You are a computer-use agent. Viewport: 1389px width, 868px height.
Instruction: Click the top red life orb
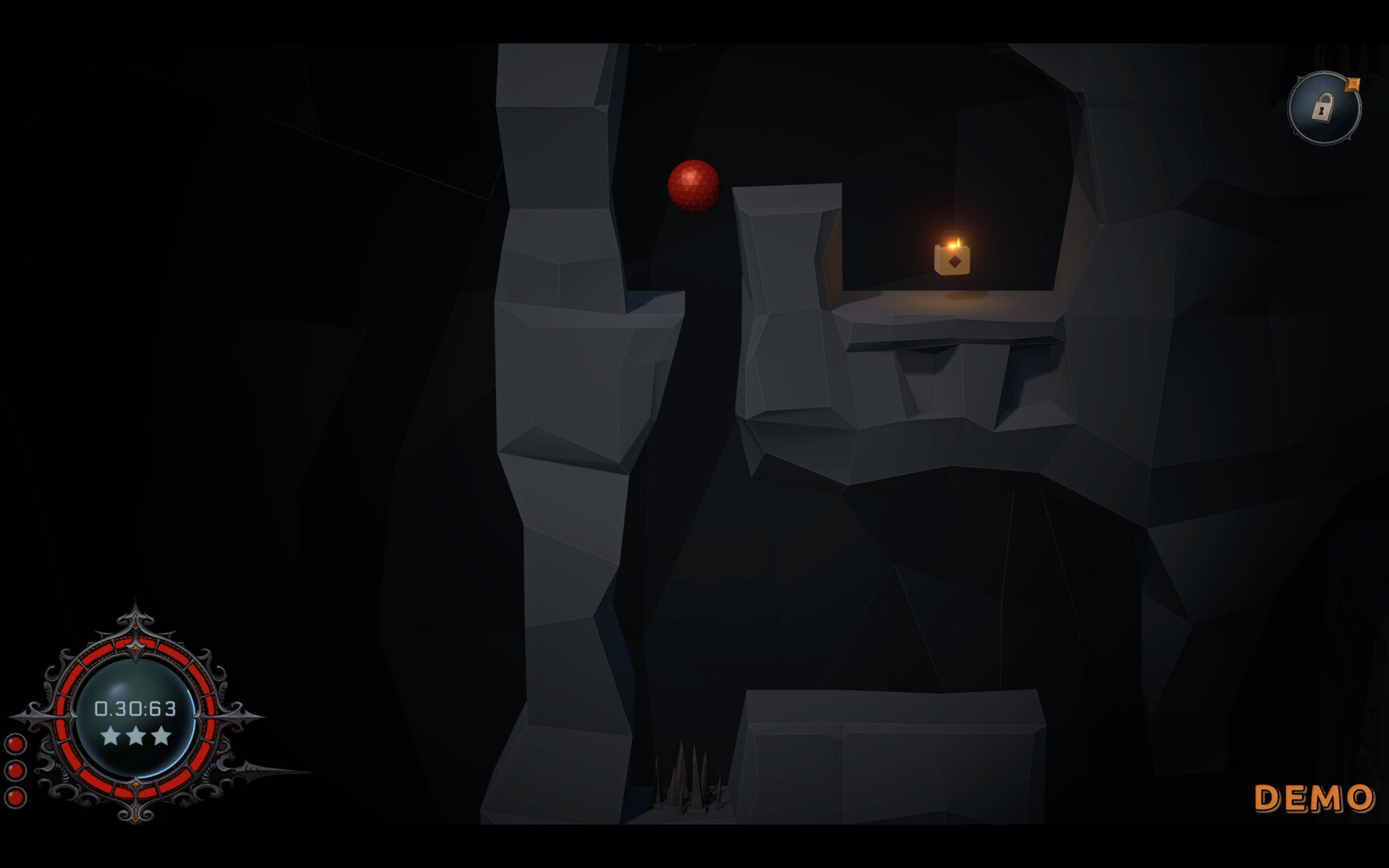tap(14, 743)
